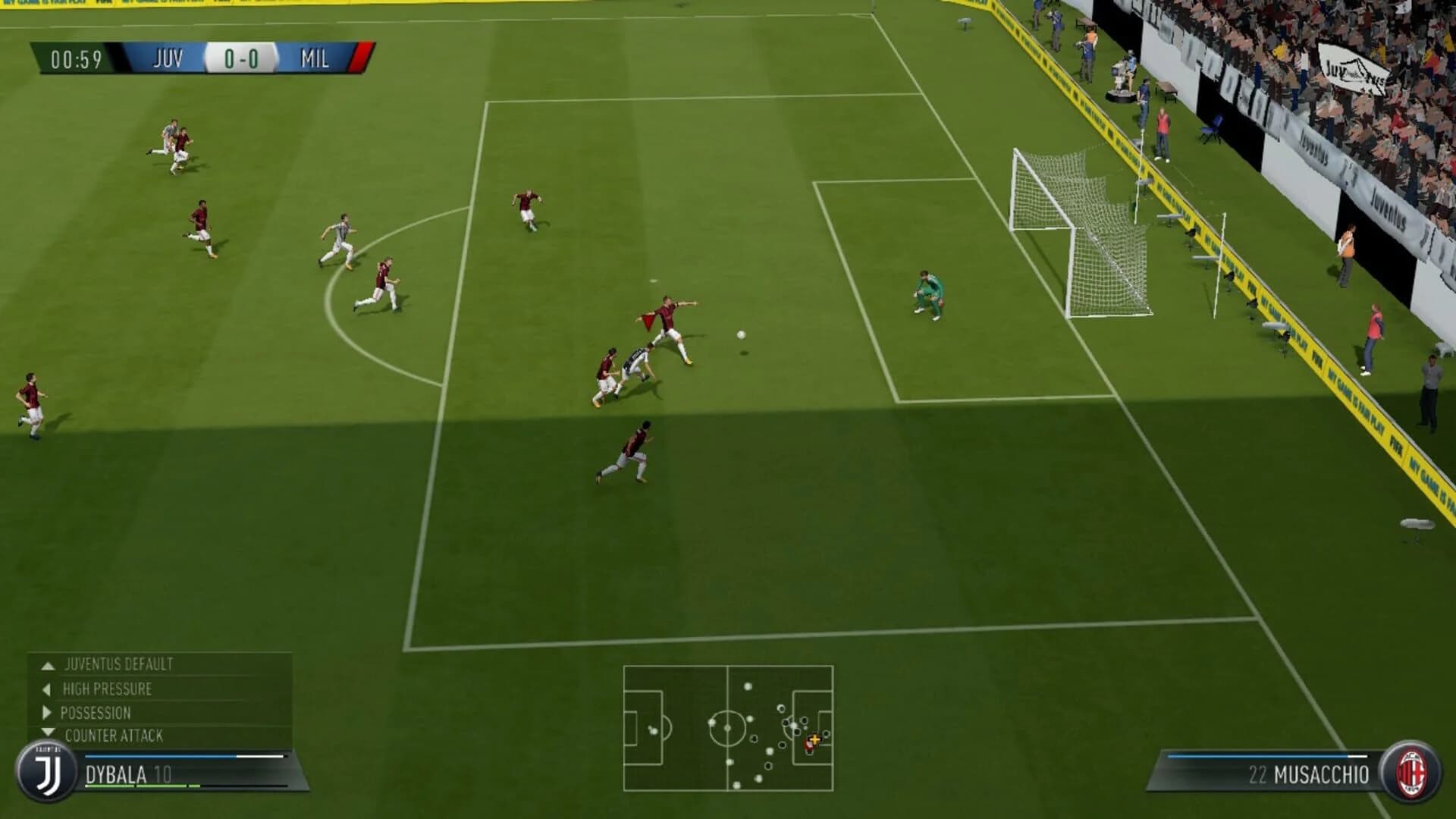Switch on the Possession tactic
Viewport: 1456px width, 819px height.
[x=95, y=713]
